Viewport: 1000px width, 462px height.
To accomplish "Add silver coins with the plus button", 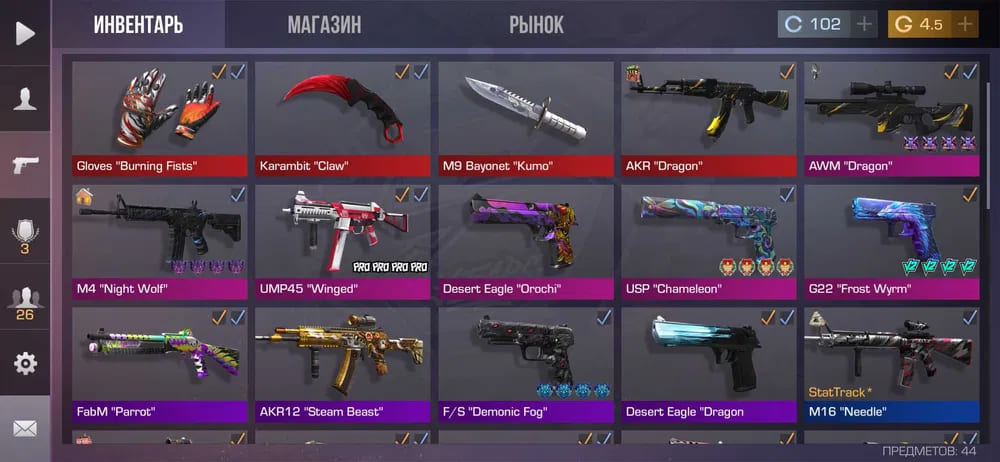I will pos(864,24).
